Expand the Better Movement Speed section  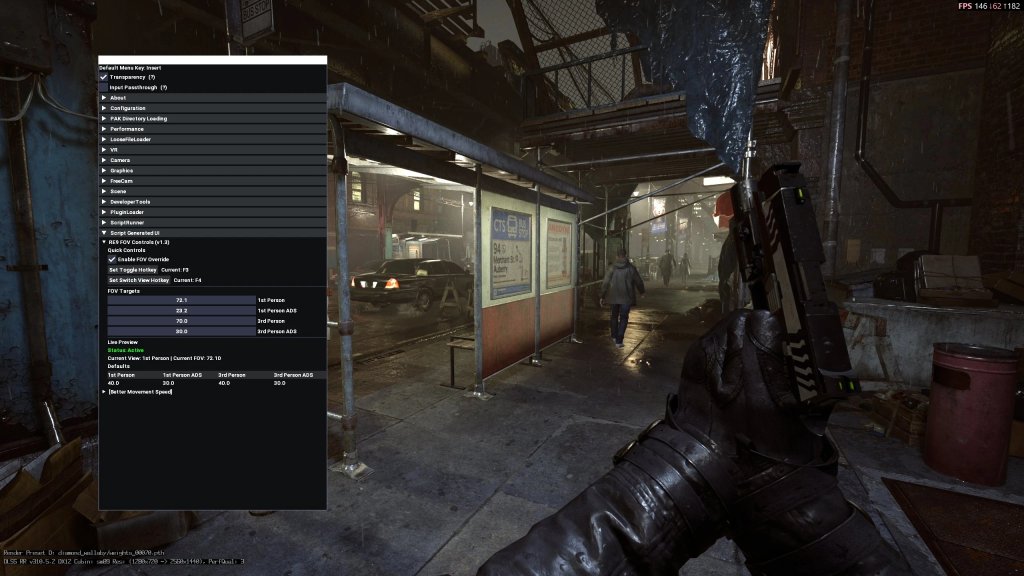(x=140, y=392)
